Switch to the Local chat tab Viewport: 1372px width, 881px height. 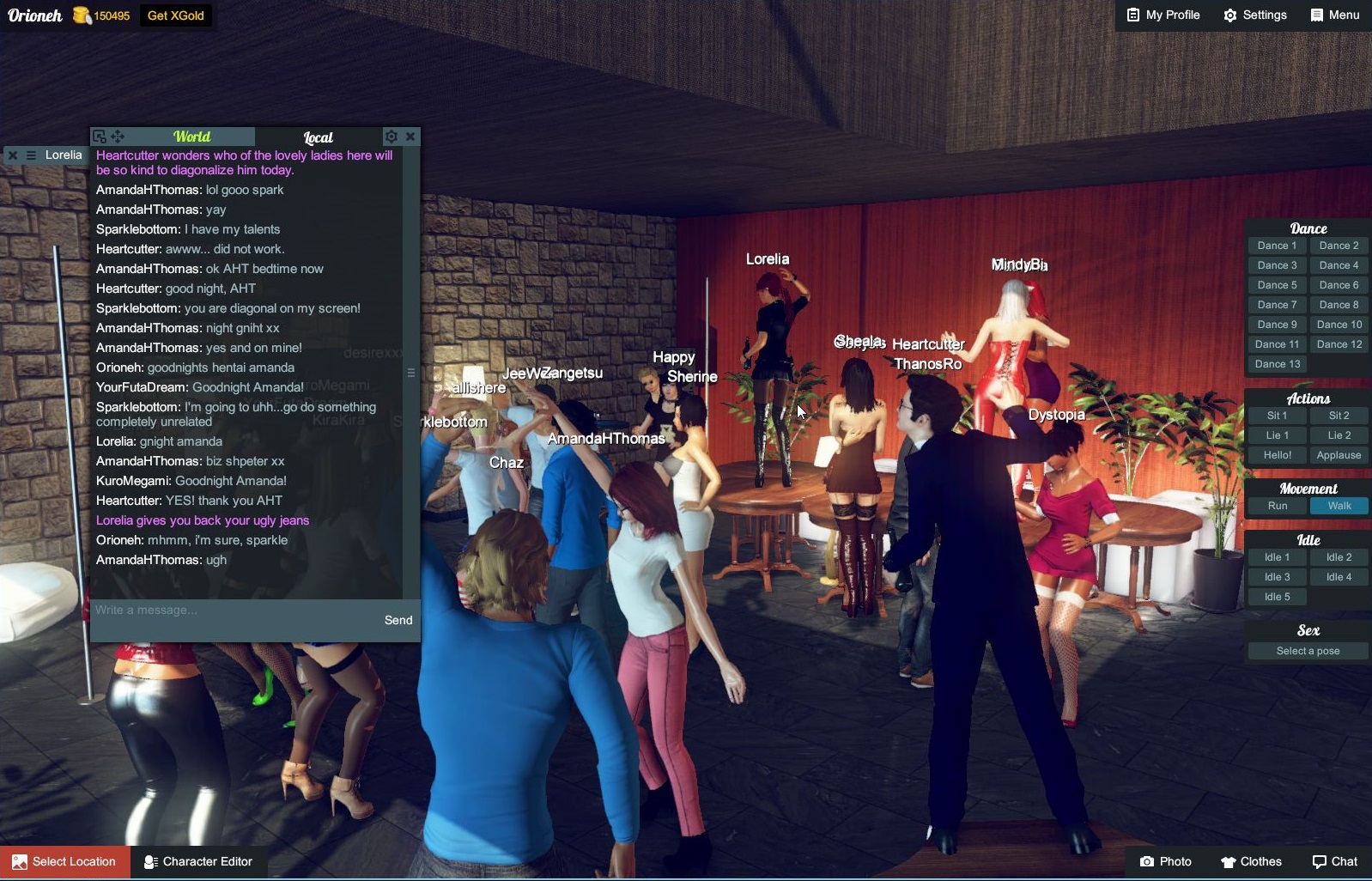click(318, 137)
